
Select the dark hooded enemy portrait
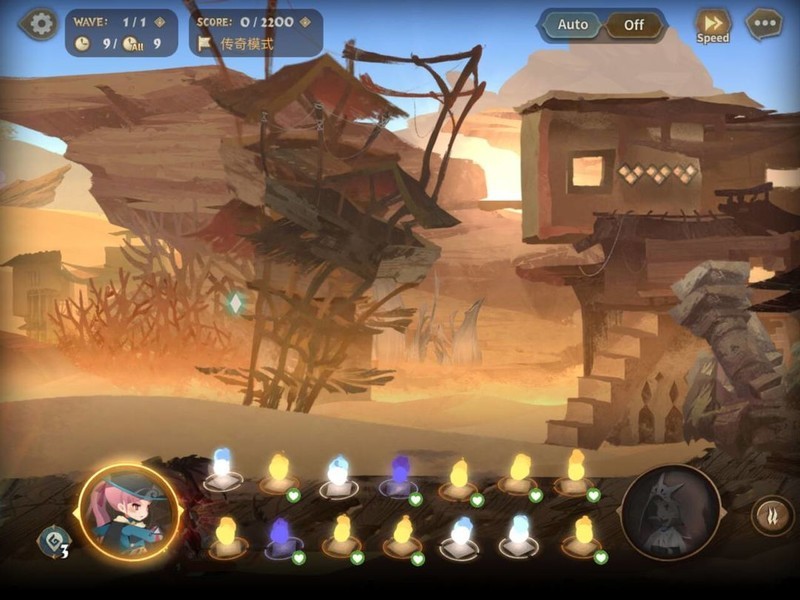point(670,512)
